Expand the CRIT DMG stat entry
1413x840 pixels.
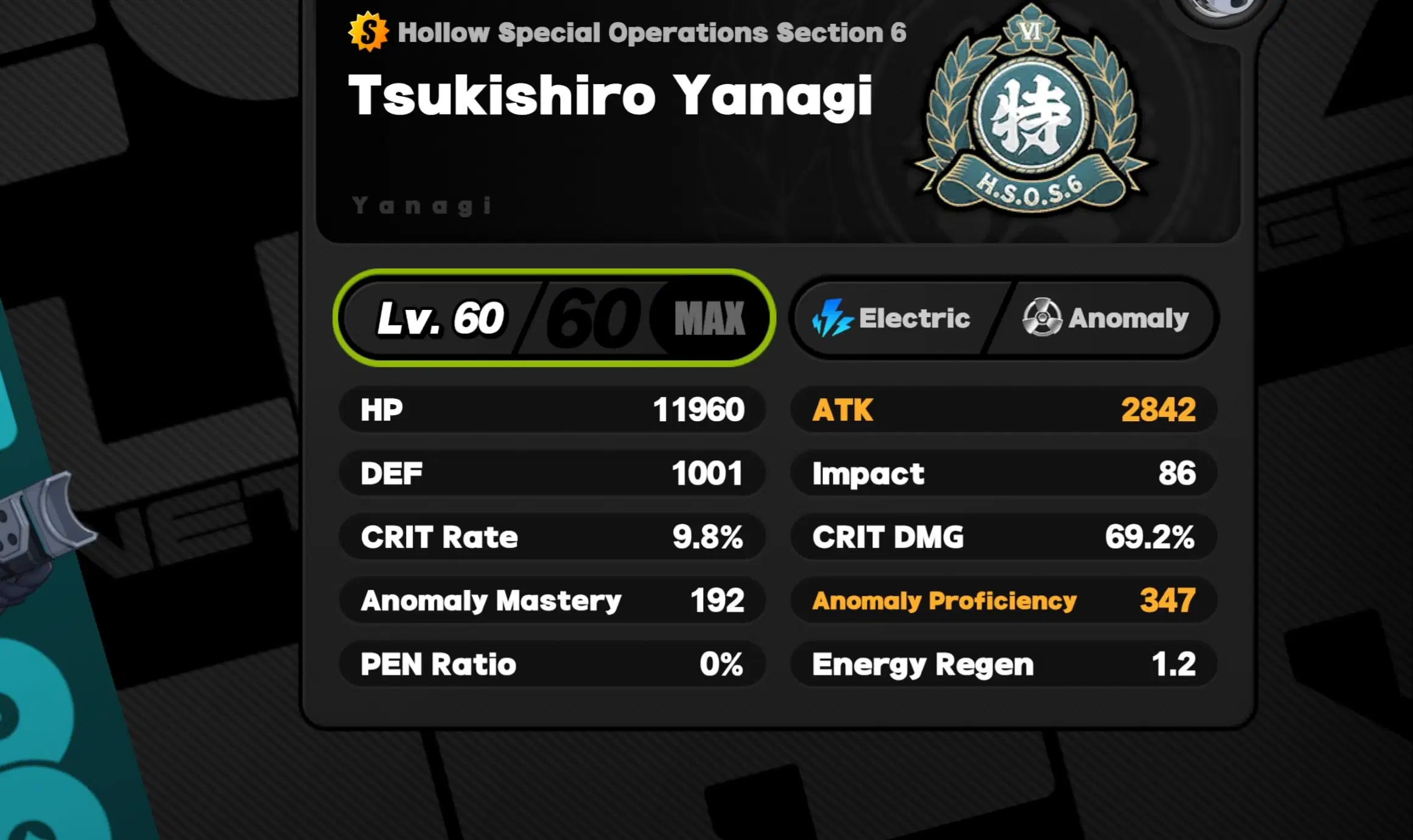pyautogui.click(x=1003, y=536)
